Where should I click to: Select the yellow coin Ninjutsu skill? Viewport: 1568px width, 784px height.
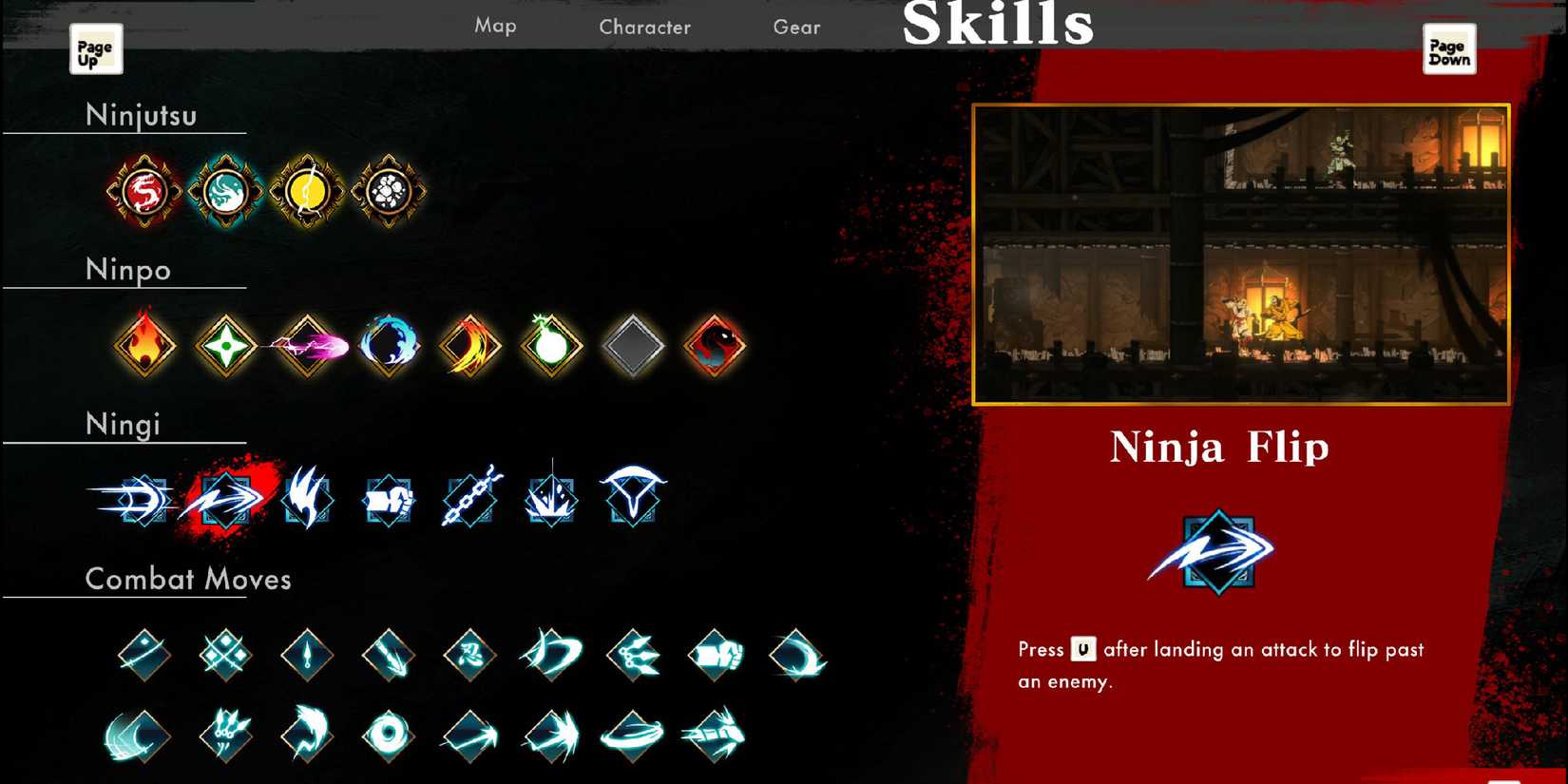pyautogui.click(x=306, y=189)
